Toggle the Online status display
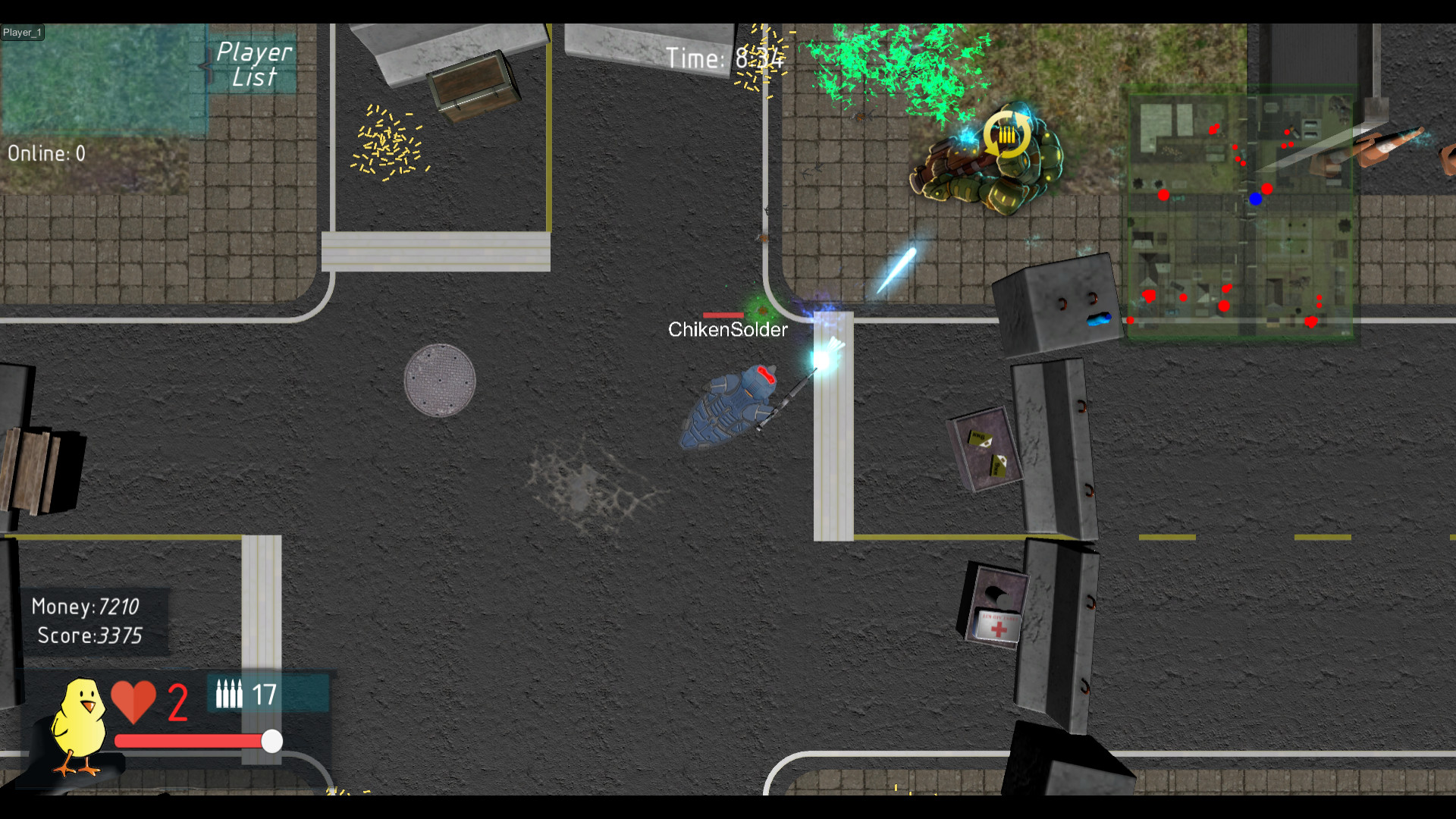The width and height of the screenshot is (1456, 819). click(47, 153)
